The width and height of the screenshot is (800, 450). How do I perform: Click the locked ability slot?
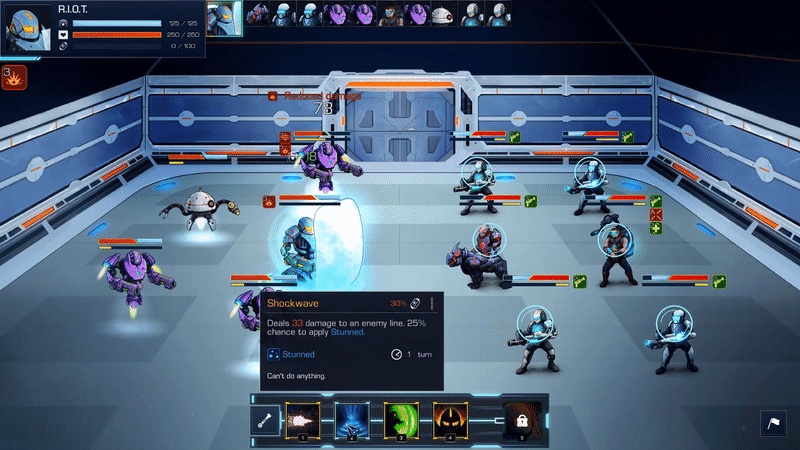520,422
